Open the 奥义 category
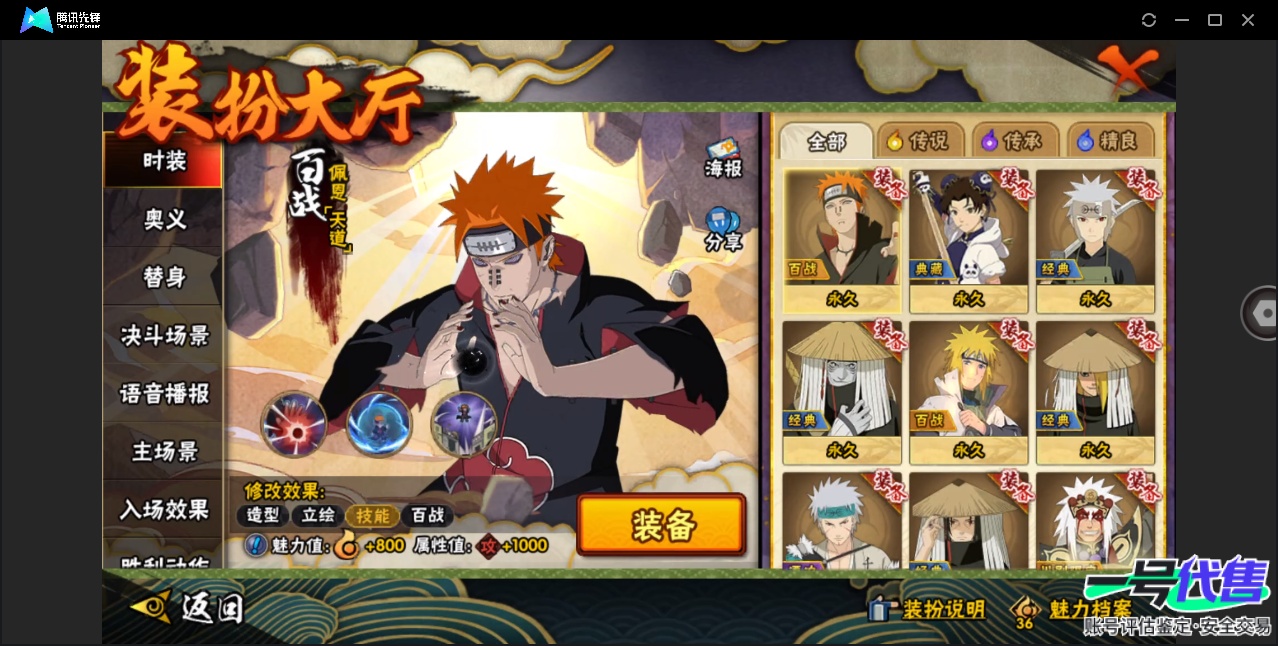 pos(163,219)
